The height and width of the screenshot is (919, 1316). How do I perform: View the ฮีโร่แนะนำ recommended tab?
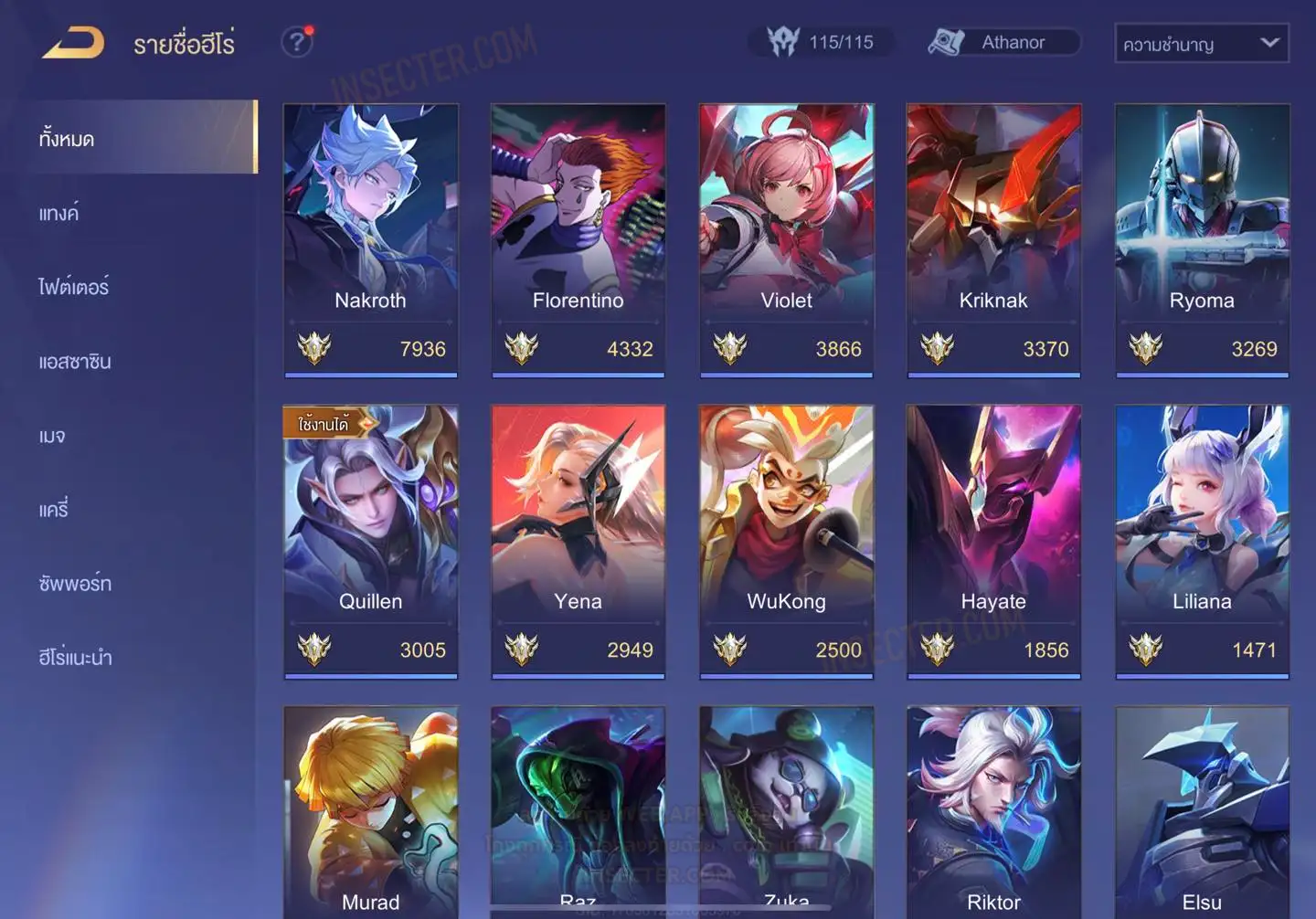coord(76,658)
